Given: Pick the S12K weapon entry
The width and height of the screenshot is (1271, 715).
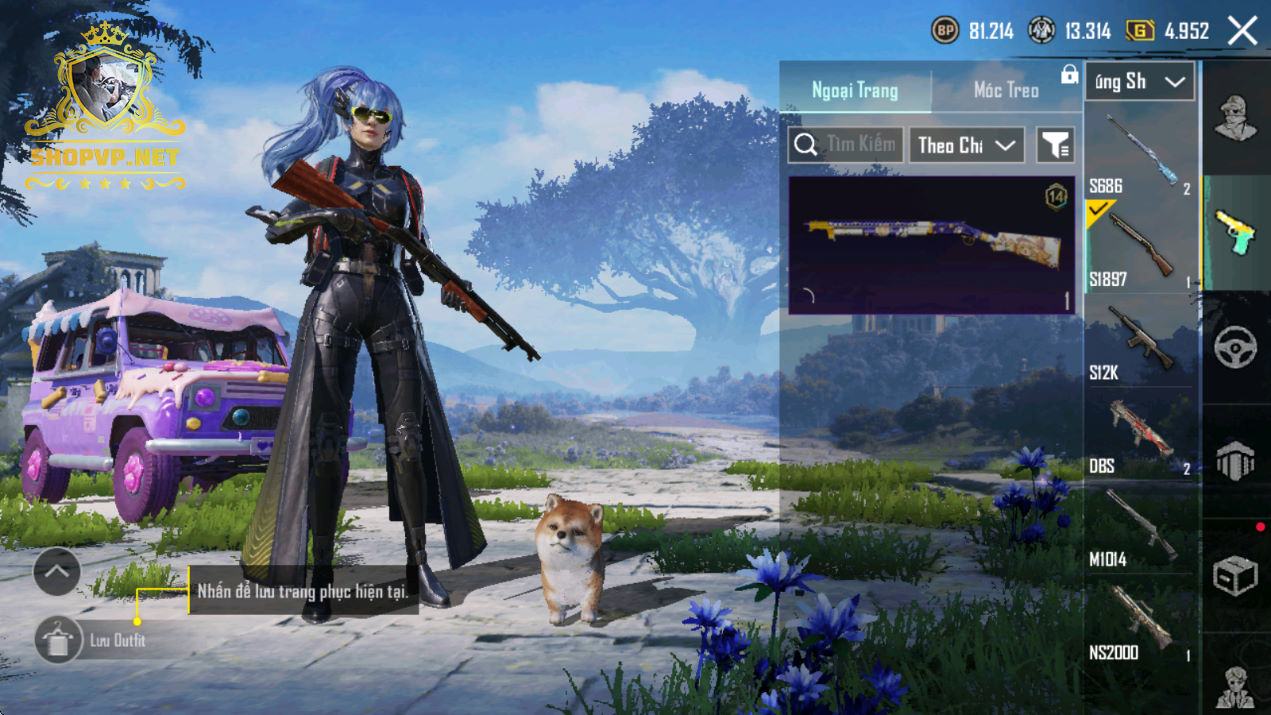Looking at the screenshot, I should (x=1140, y=341).
